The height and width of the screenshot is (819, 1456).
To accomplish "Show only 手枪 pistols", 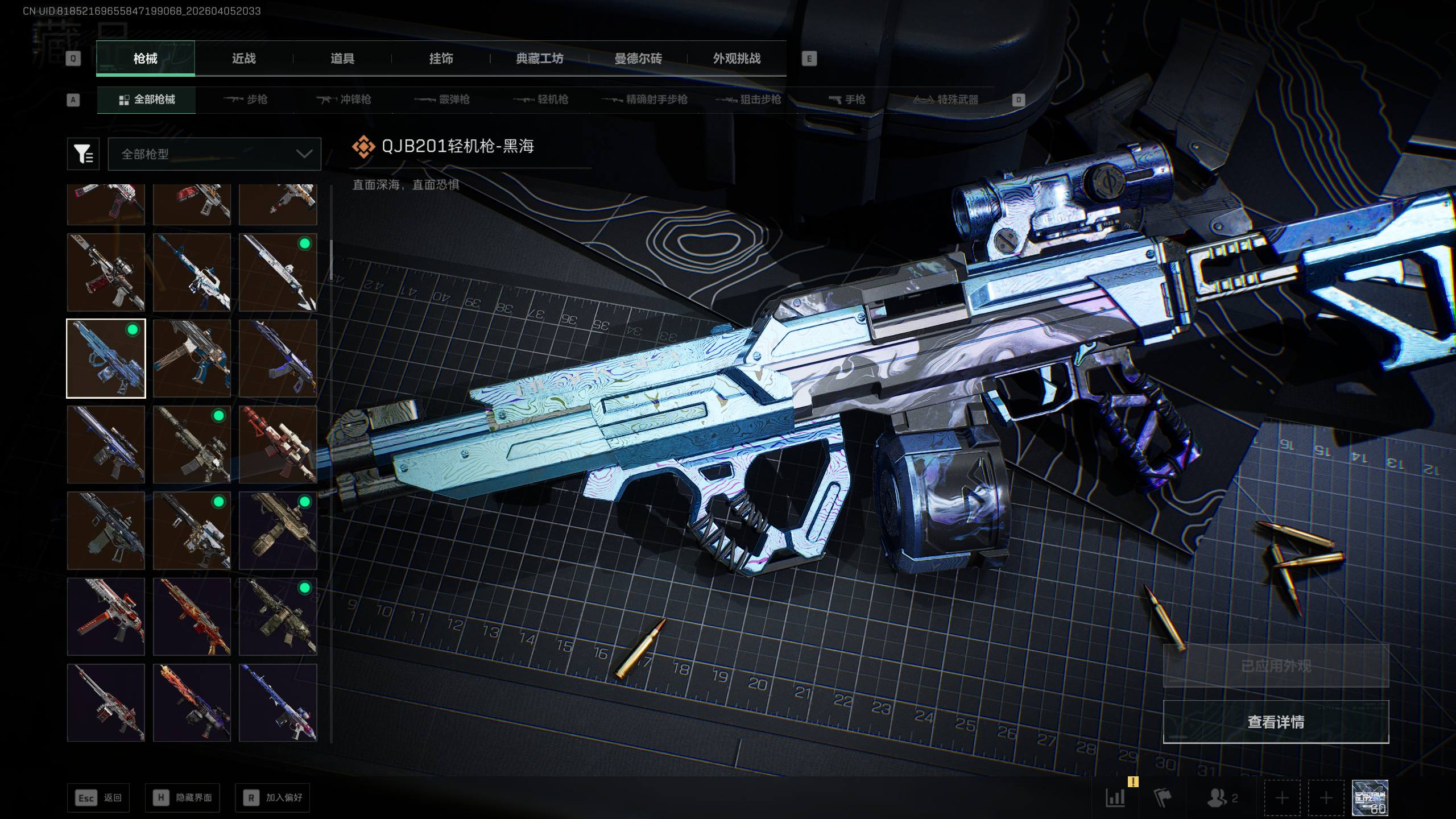I will point(847,100).
